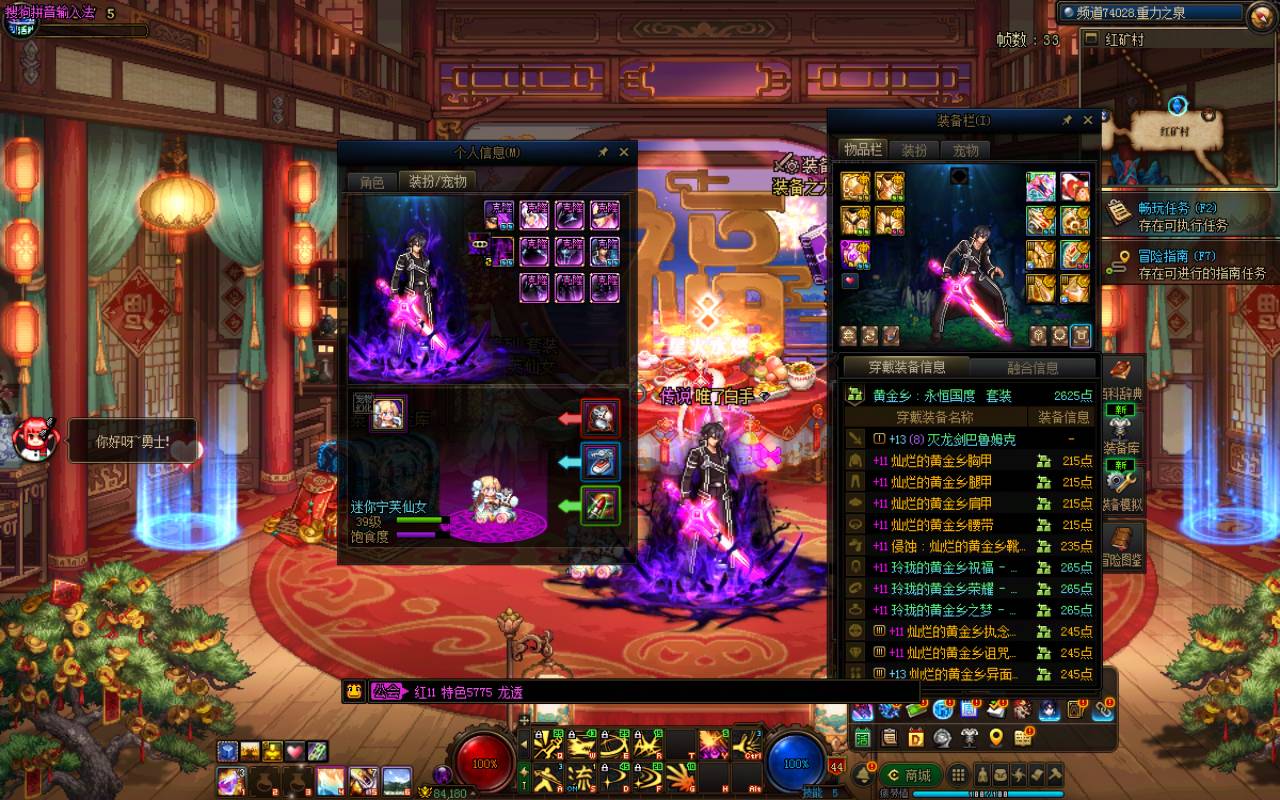Open the grid menu button beside 商城

pyautogui.click(x=958, y=776)
